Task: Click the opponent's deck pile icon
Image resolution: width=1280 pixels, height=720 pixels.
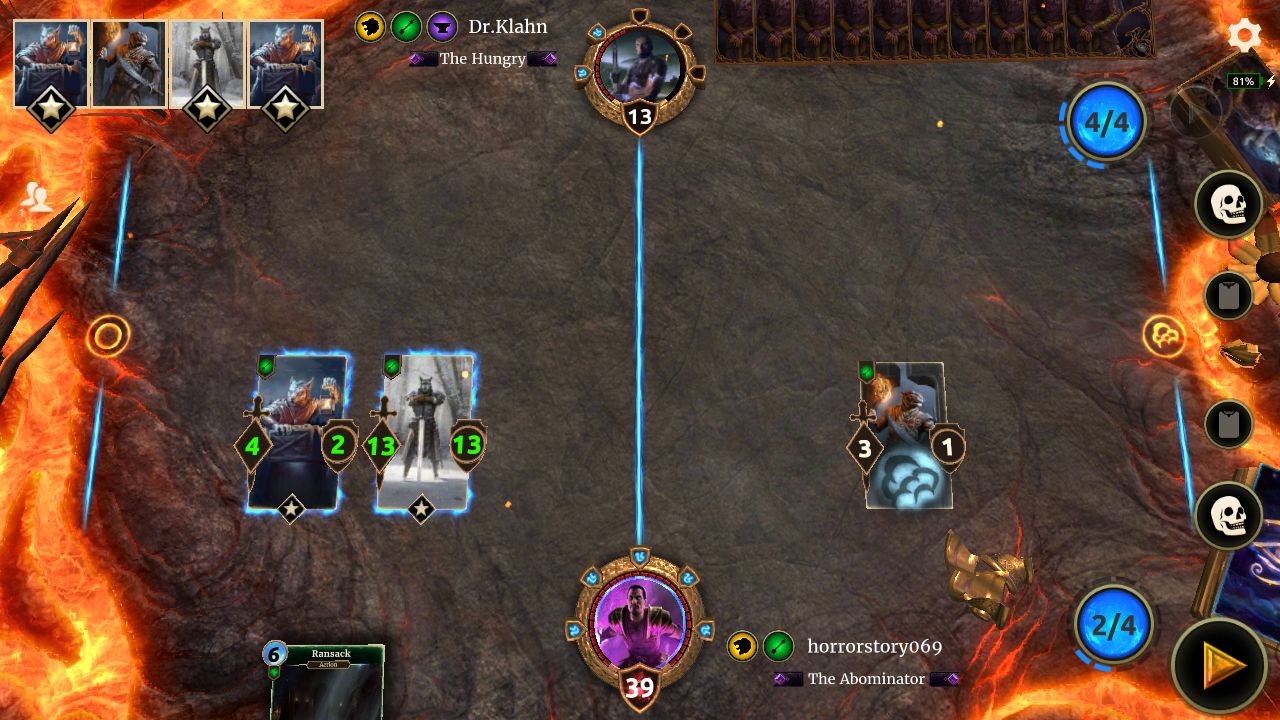Action: 1228,296
